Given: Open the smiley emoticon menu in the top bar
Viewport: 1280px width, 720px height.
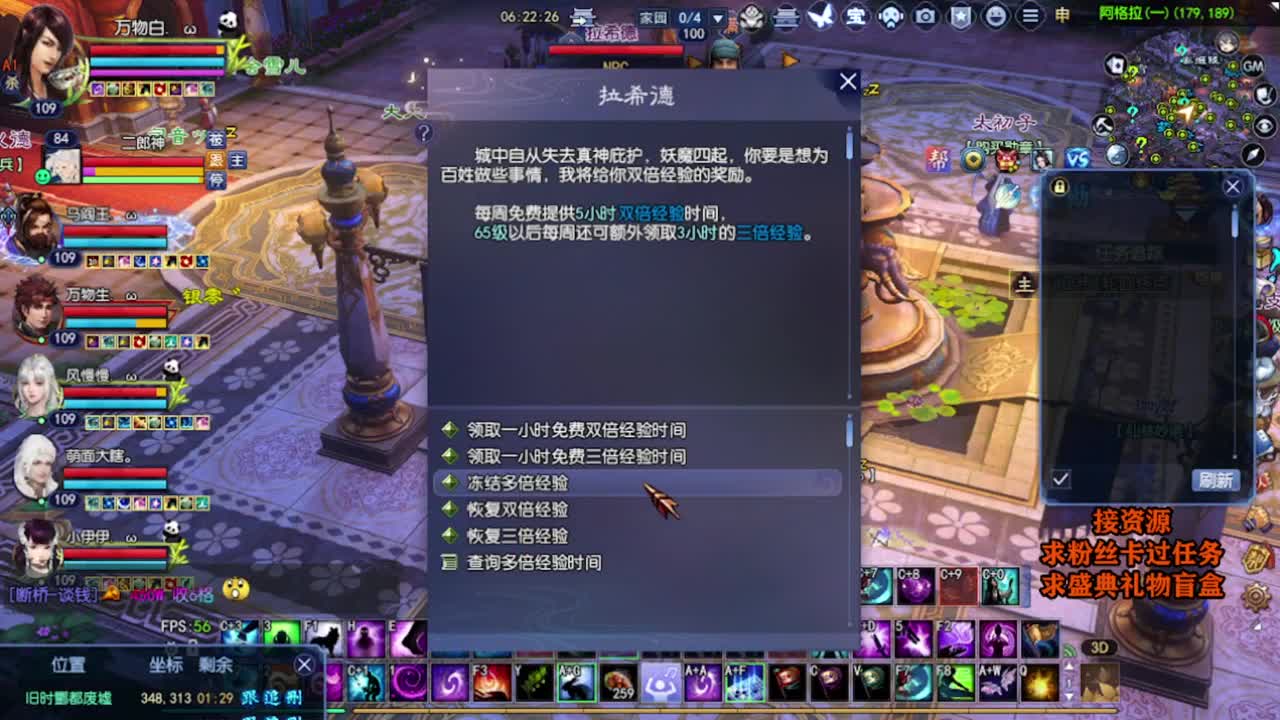Looking at the screenshot, I should 996,16.
